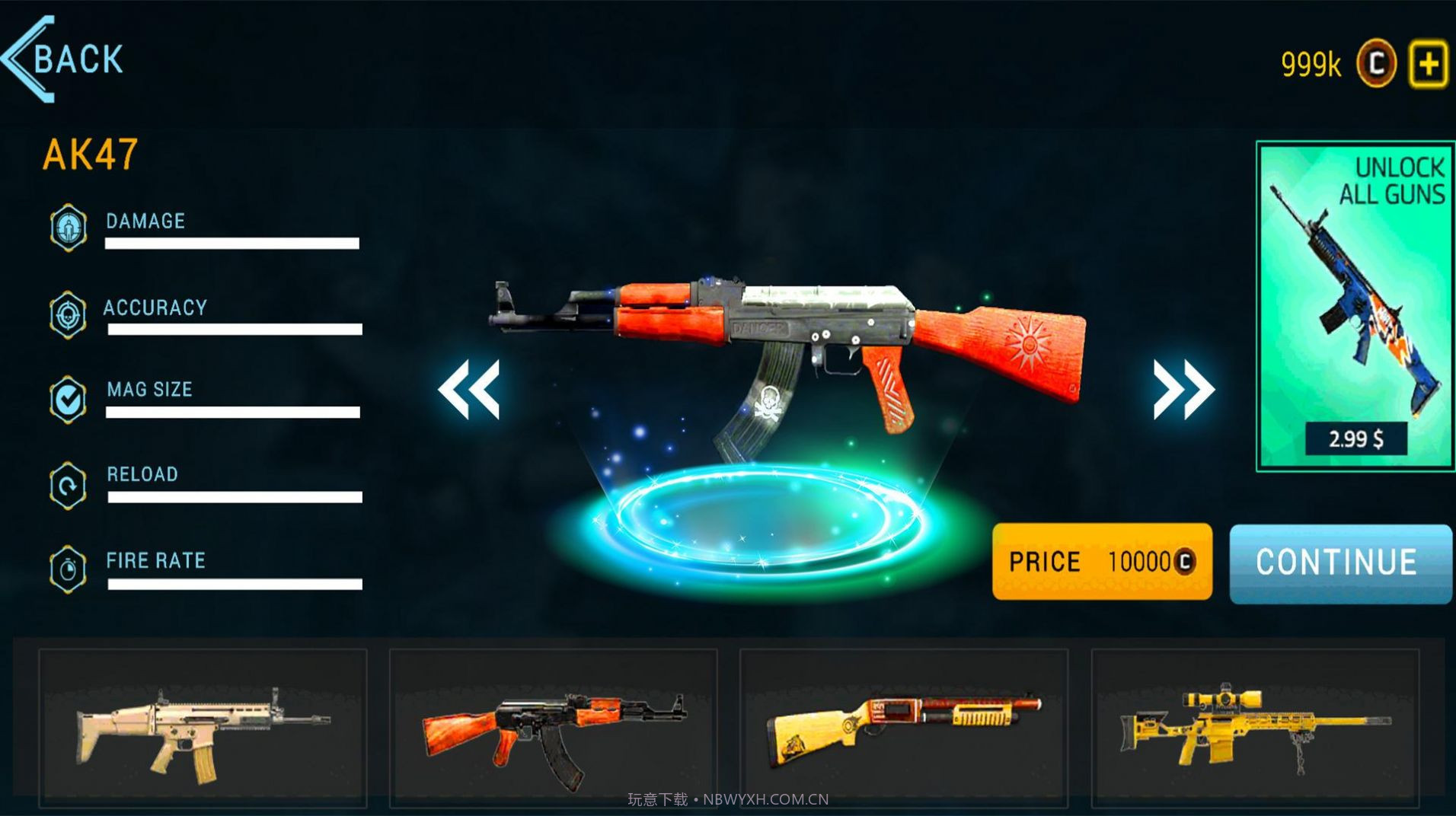Open the Unlock All Guns offer

(1355, 304)
